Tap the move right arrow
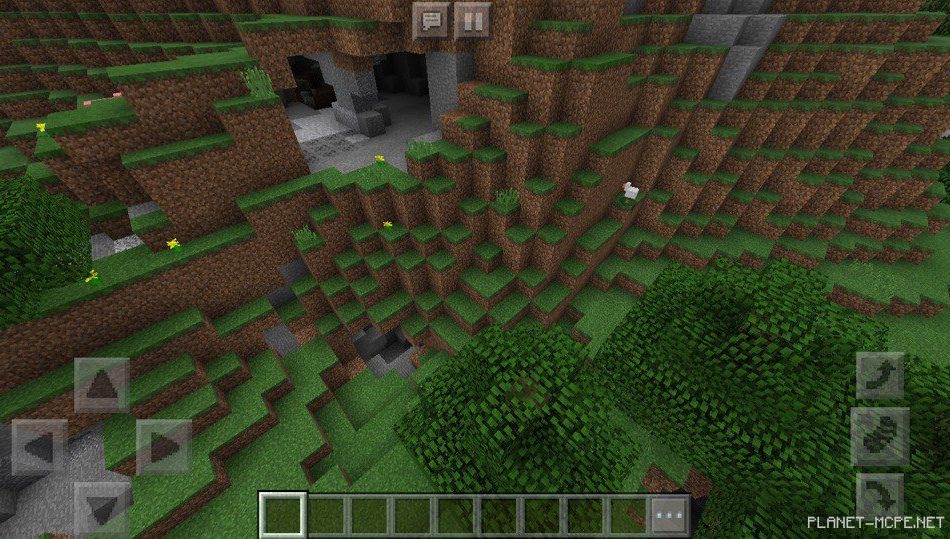Image resolution: width=950 pixels, height=539 pixels. [163, 447]
